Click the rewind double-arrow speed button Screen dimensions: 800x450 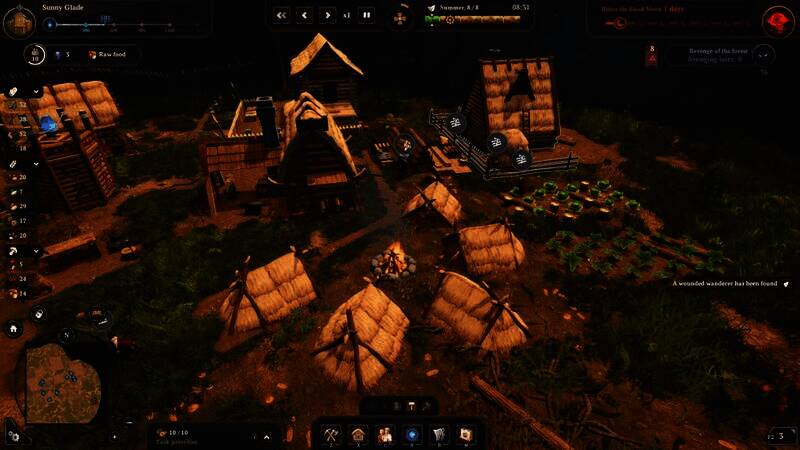click(281, 15)
